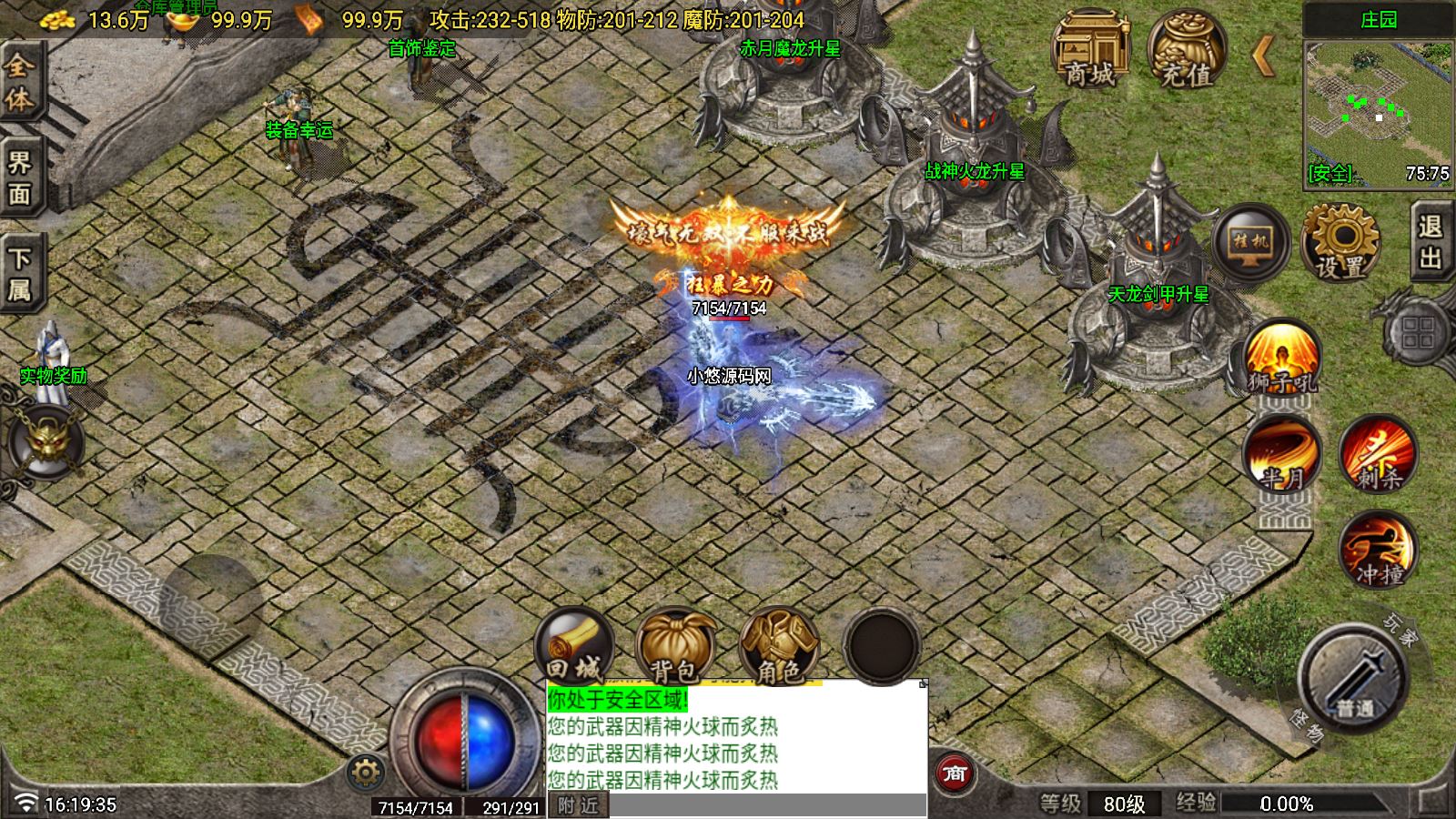Select the 全体 tab
1456x819 pixels.
pyautogui.click(x=19, y=82)
